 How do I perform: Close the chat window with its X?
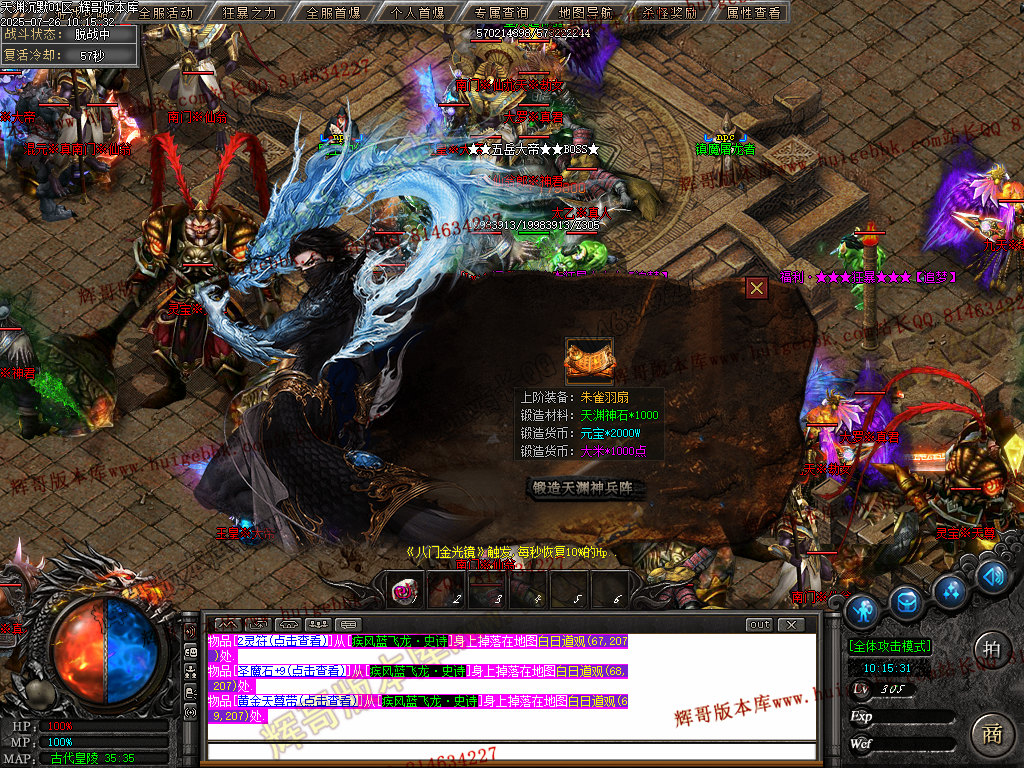791,625
